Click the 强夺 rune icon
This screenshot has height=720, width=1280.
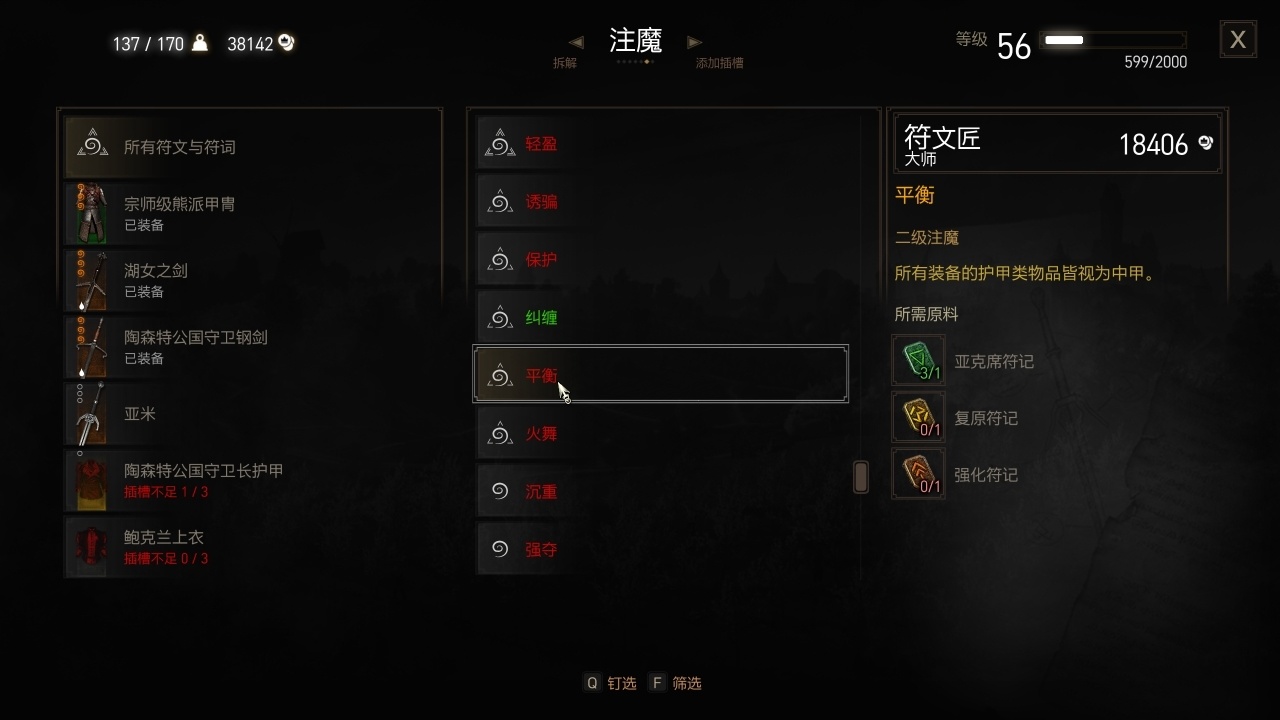[499, 549]
